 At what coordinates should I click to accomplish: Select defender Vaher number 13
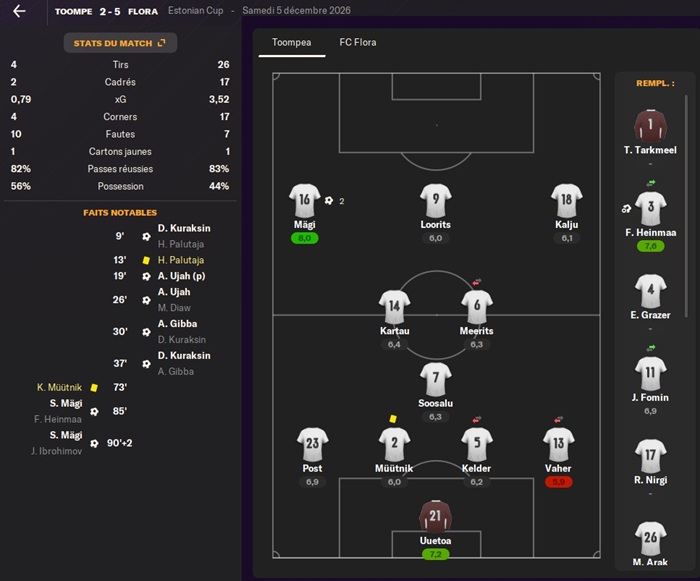(x=558, y=444)
